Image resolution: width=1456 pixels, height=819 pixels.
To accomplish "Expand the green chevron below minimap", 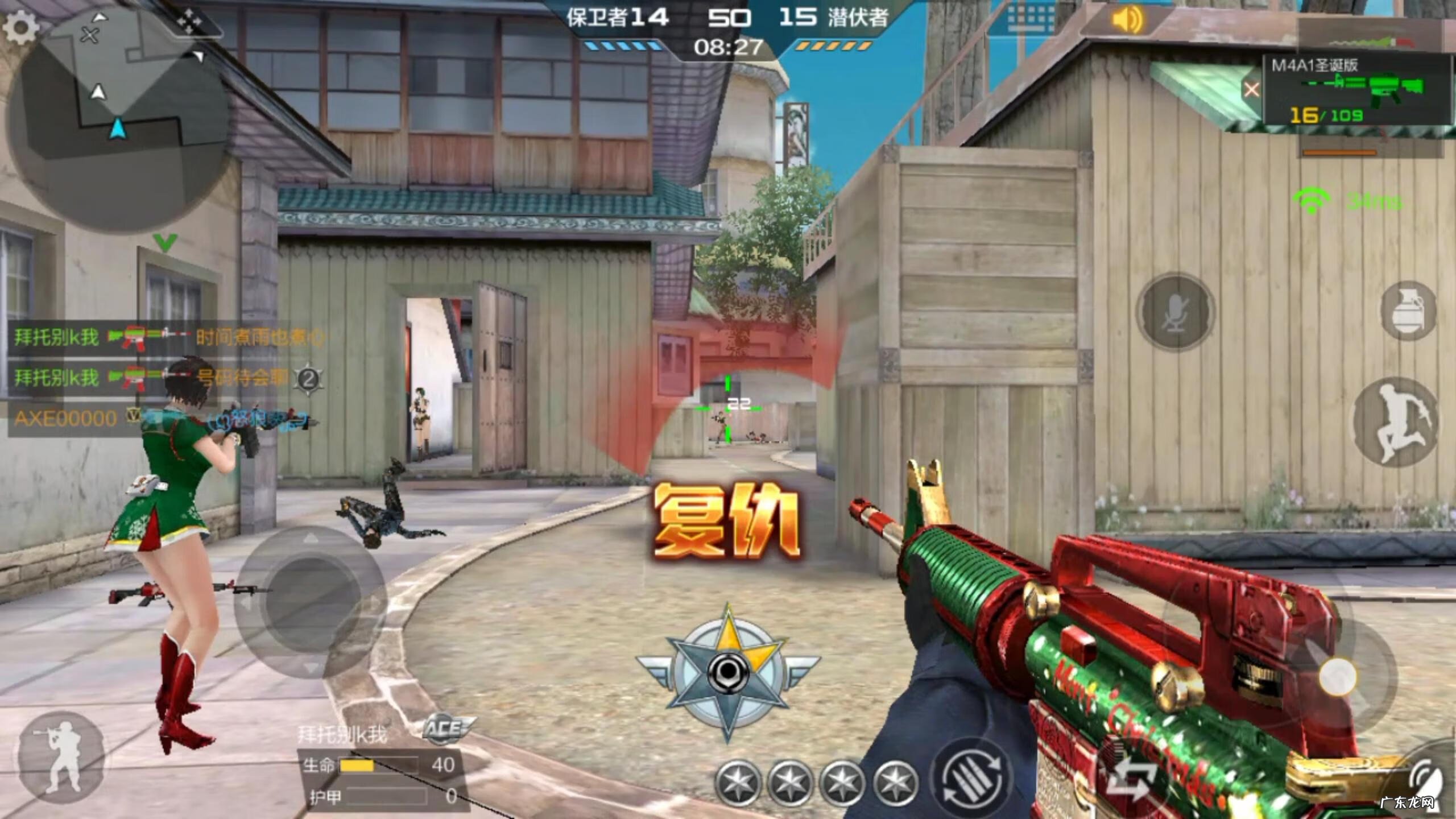I will click(x=166, y=243).
